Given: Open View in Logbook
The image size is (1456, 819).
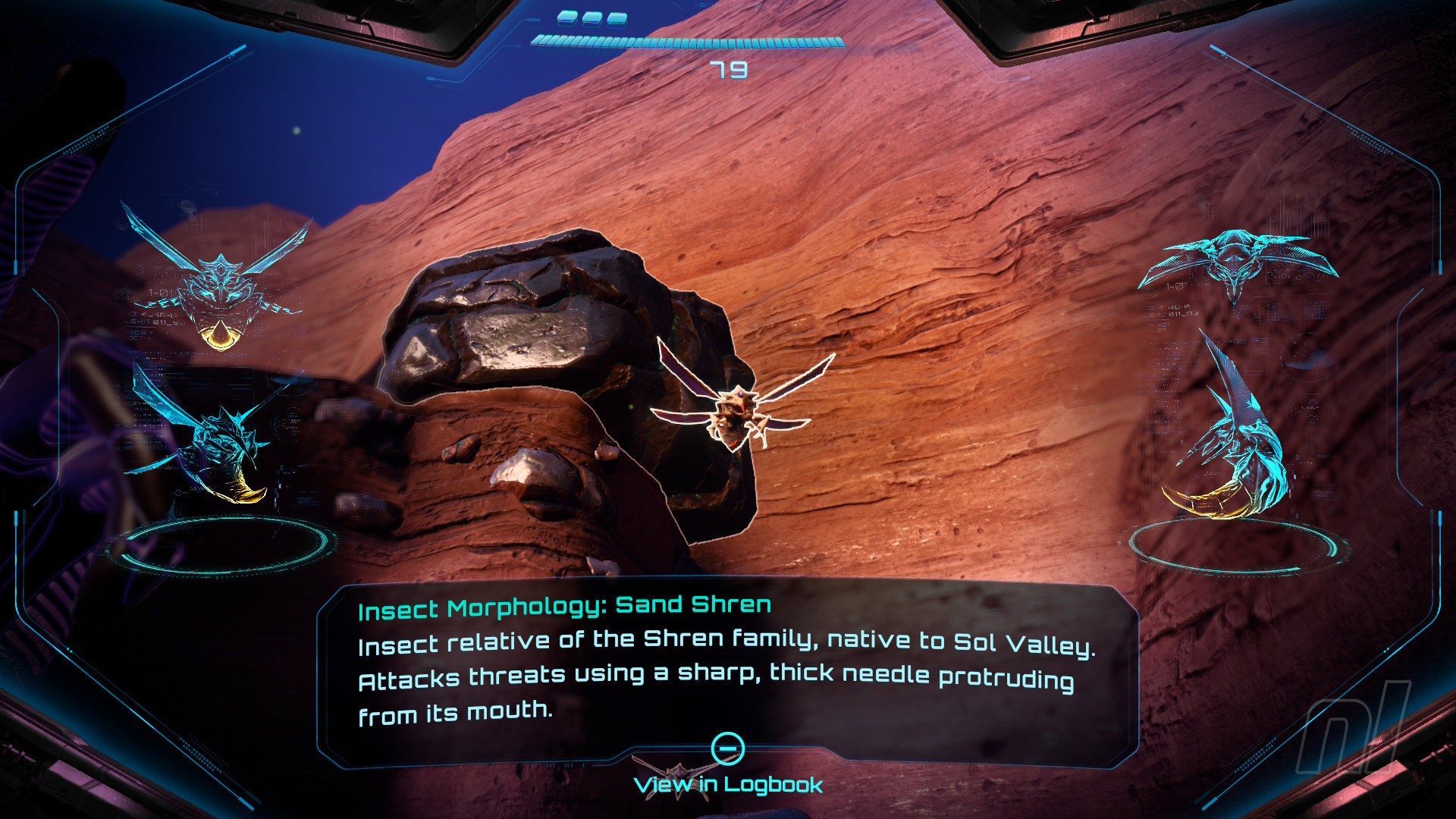Looking at the screenshot, I should click(x=728, y=783).
